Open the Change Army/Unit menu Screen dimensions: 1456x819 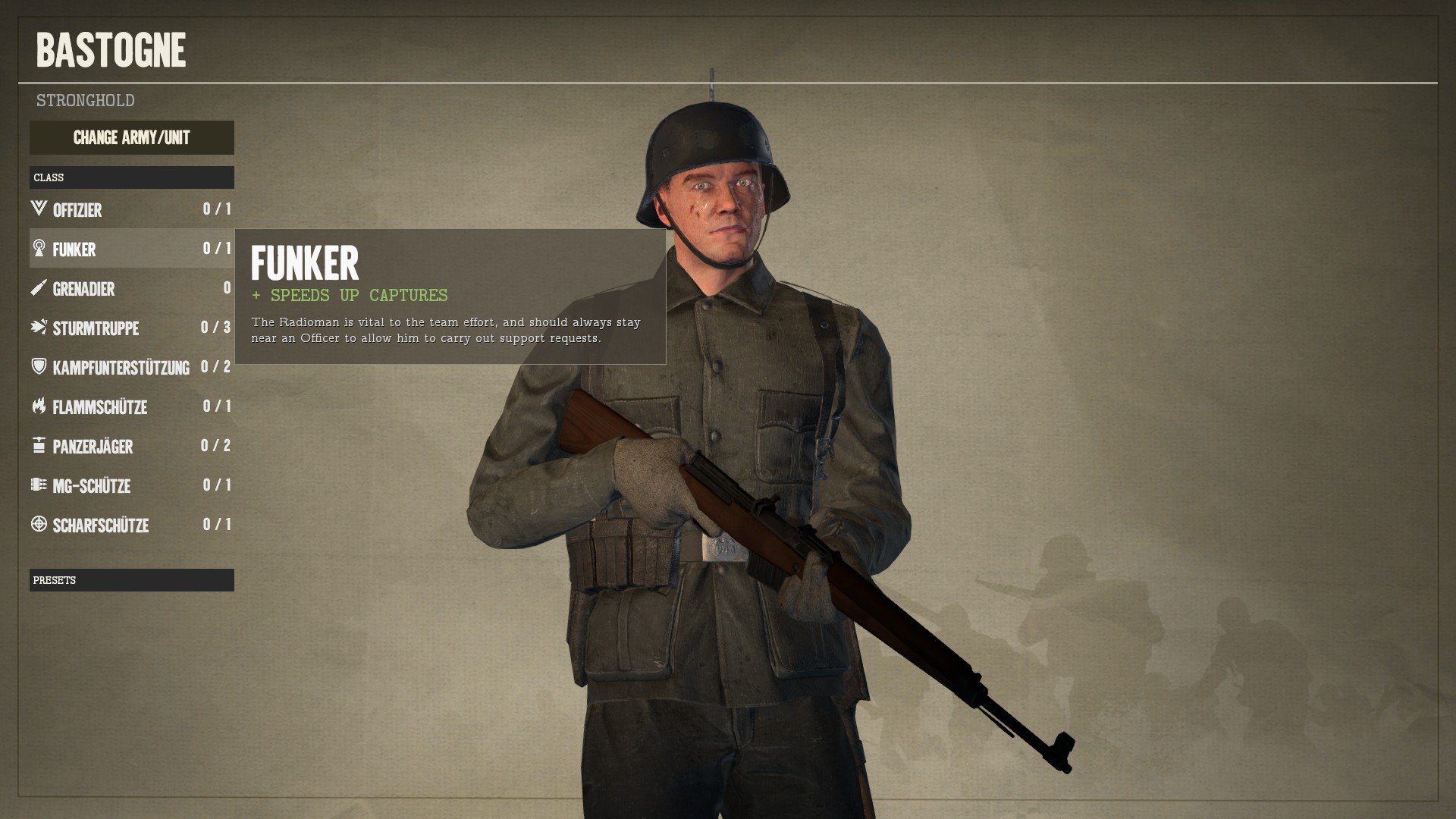[x=131, y=138]
